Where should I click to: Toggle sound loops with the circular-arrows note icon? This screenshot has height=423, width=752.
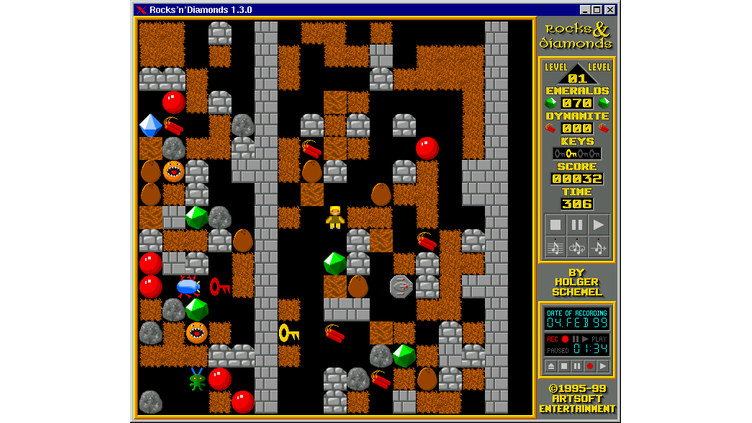point(577,247)
